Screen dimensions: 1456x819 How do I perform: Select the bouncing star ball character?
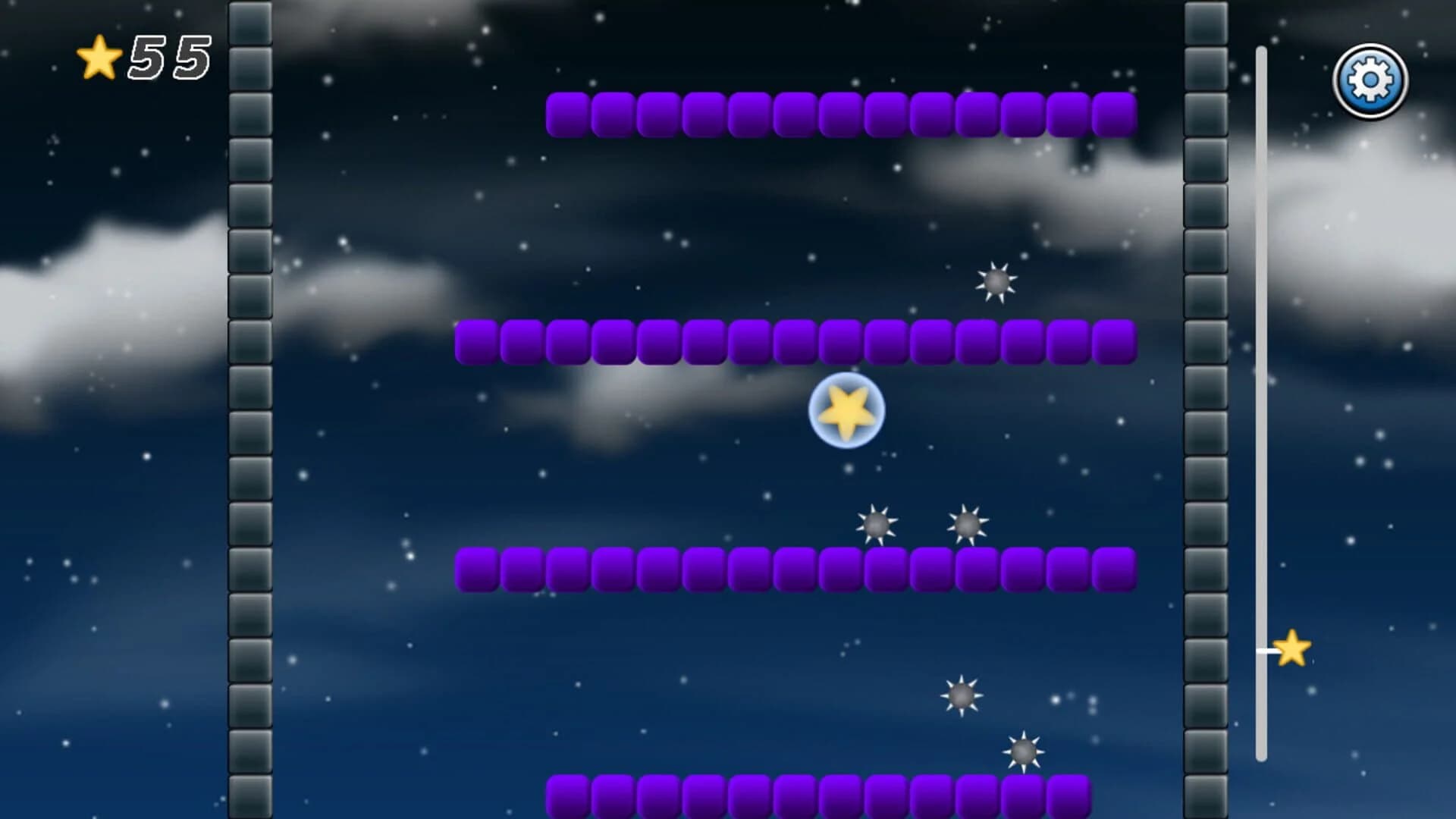pos(846,410)
